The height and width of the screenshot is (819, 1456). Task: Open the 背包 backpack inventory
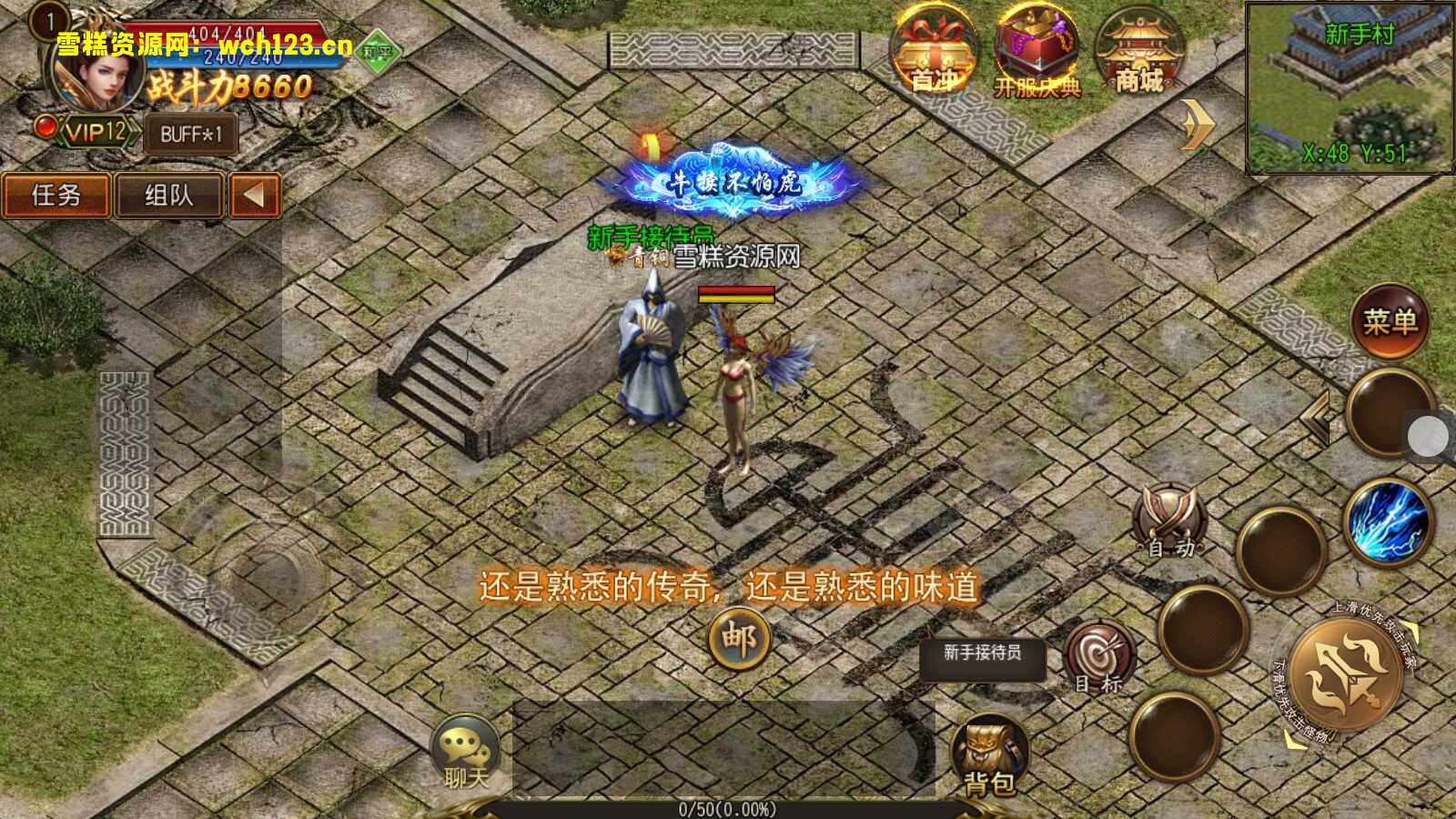[989, 757]
